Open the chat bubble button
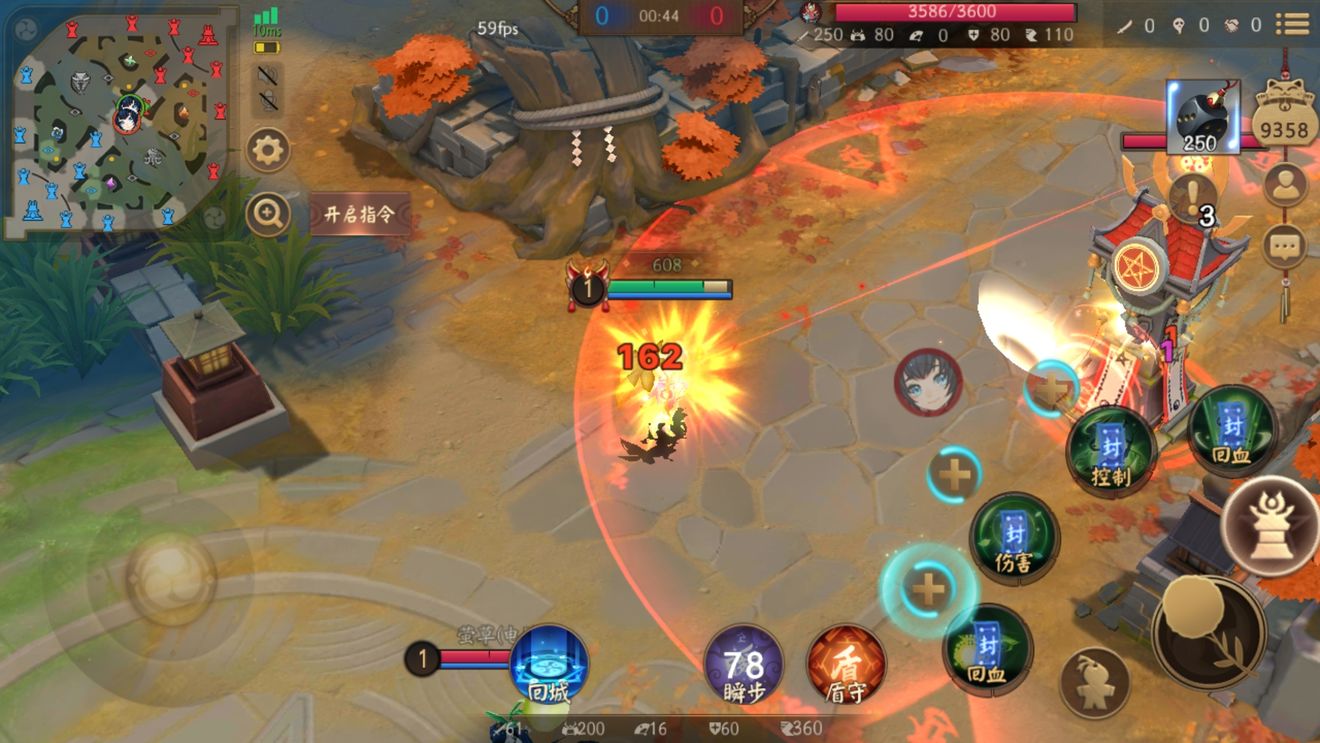This screenshot has height=743, width=1320. click(x=1285, y=245)
